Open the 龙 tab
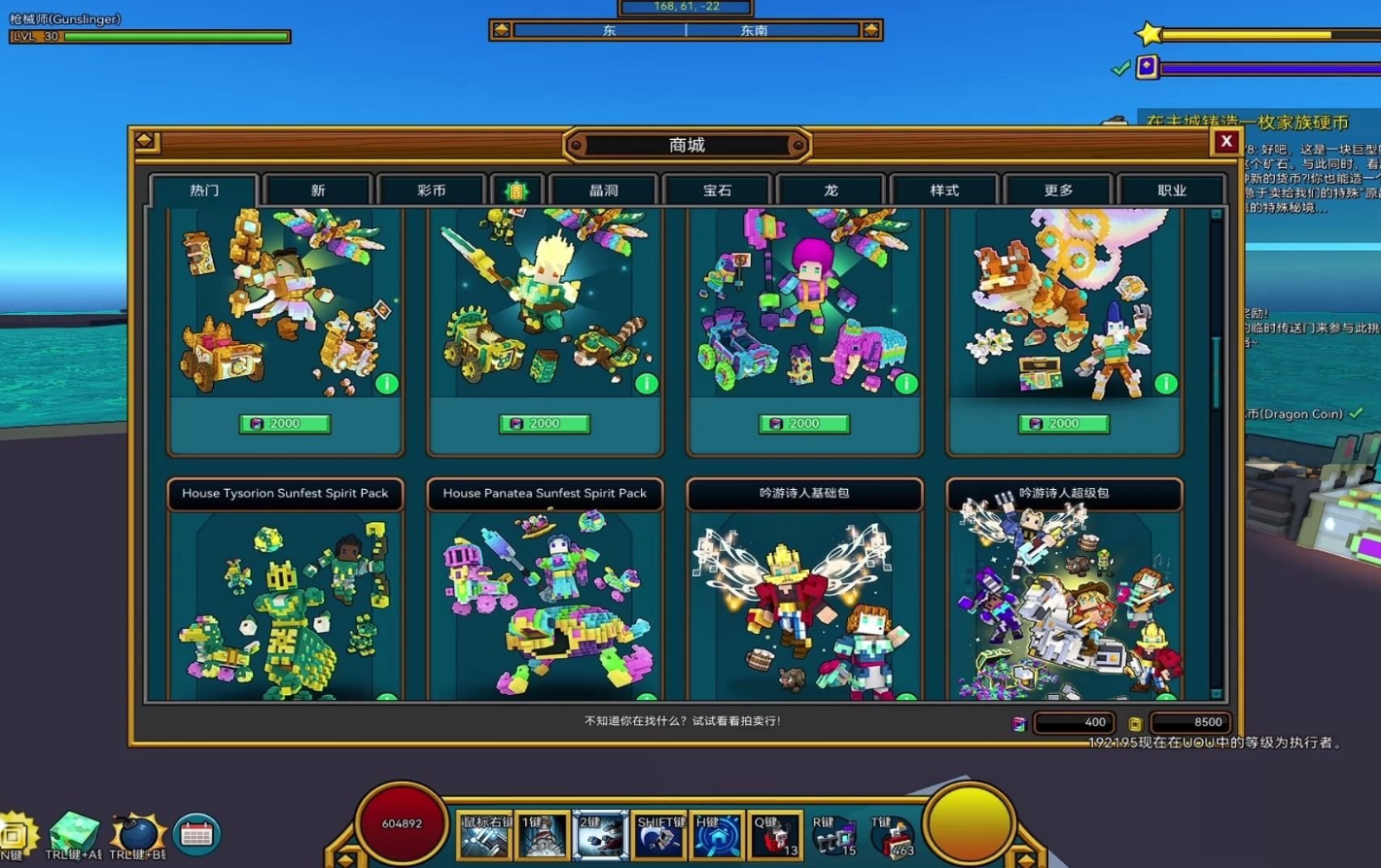Screen dimensions: 1381x868 click(x=831, y=191)
